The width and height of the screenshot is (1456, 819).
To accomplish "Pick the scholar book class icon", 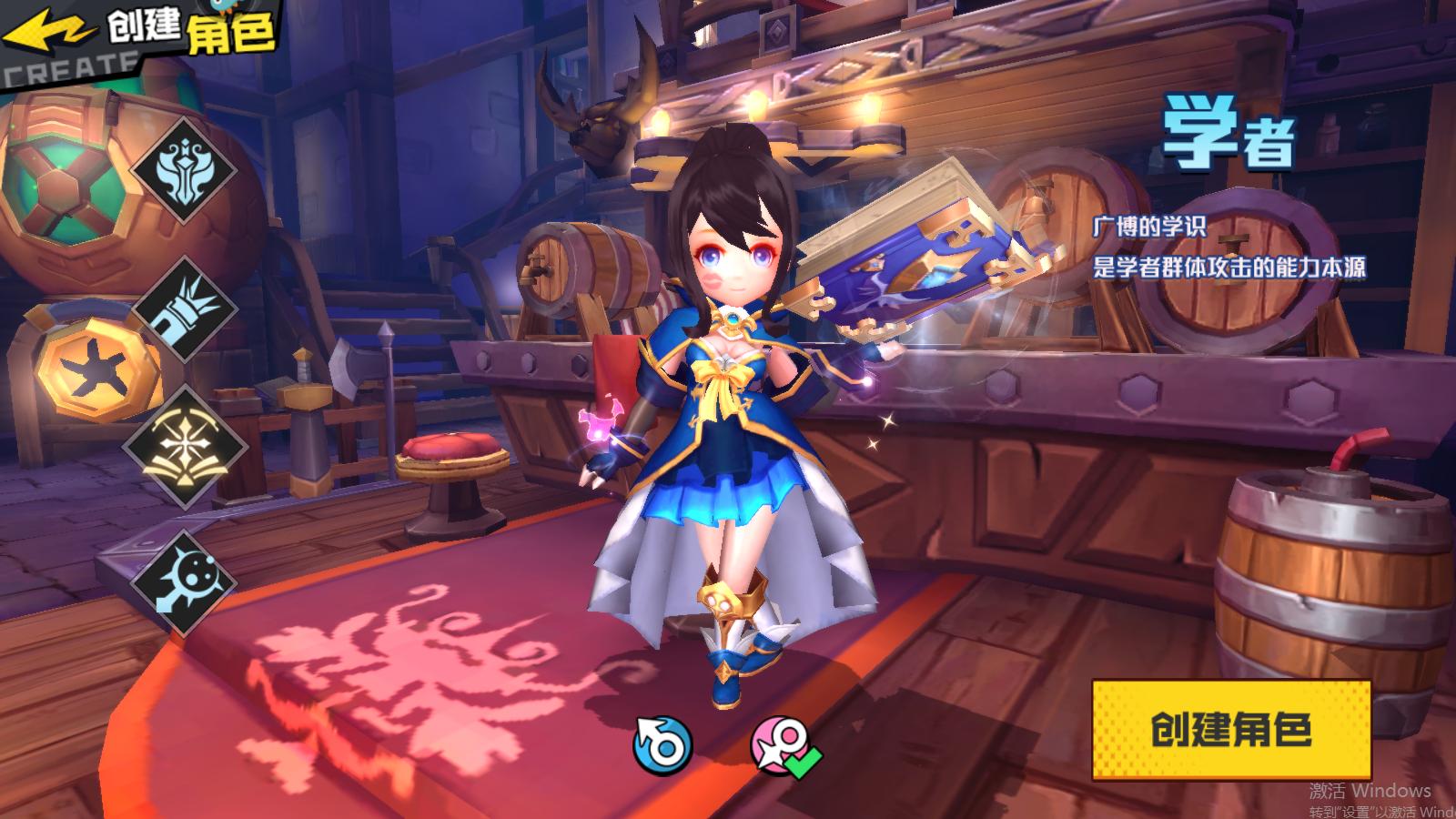I will click(x=185, y=446).
